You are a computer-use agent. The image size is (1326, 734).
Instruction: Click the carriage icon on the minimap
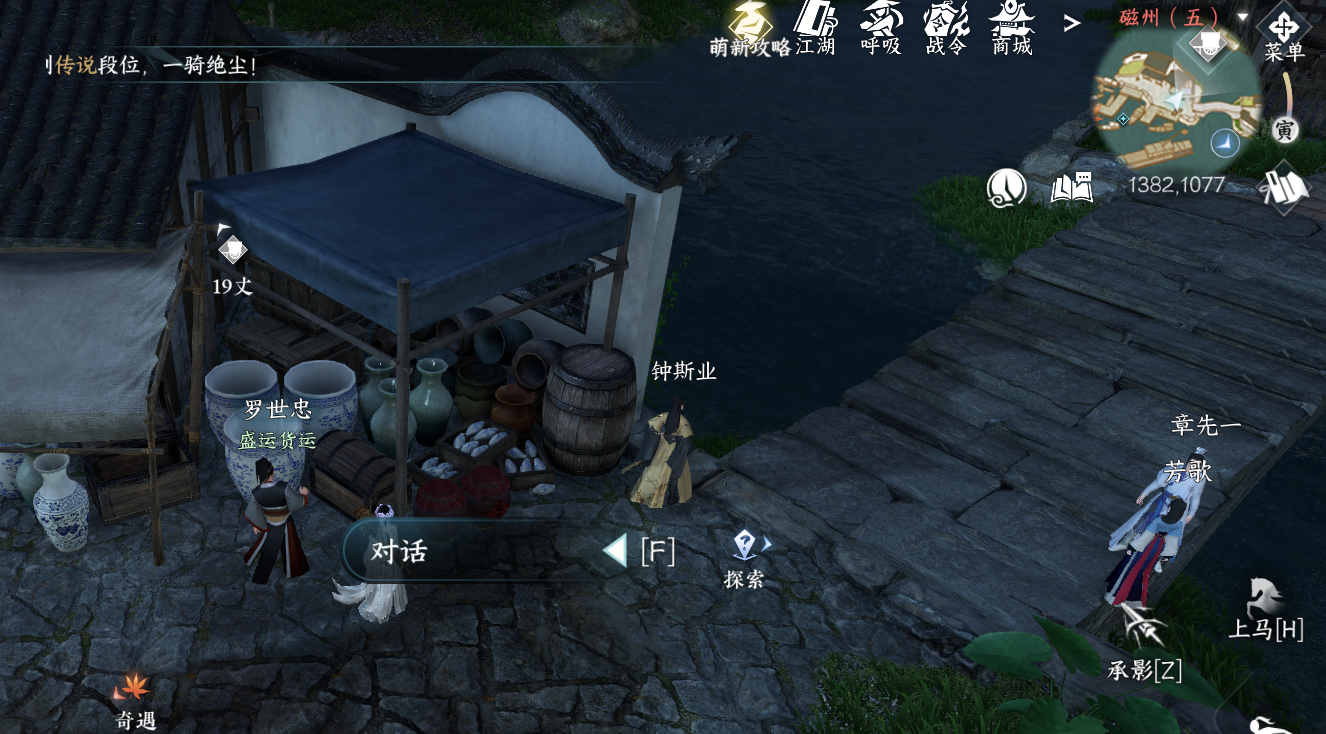(x=1208, y=43)
